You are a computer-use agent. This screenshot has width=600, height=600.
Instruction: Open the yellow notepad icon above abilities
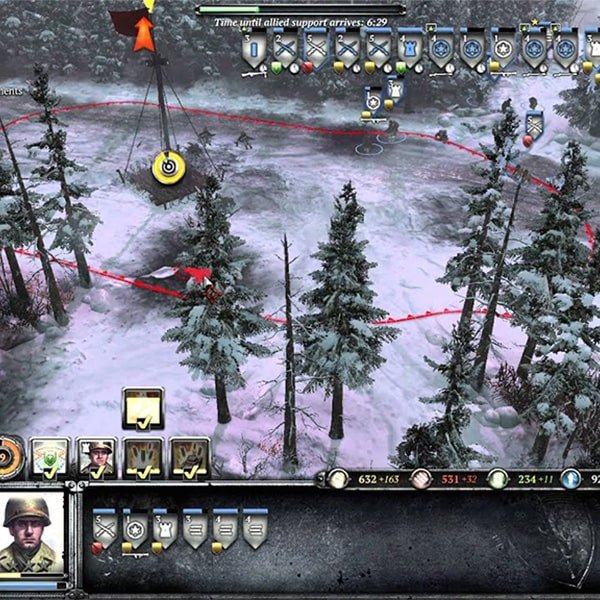[143, 407]
